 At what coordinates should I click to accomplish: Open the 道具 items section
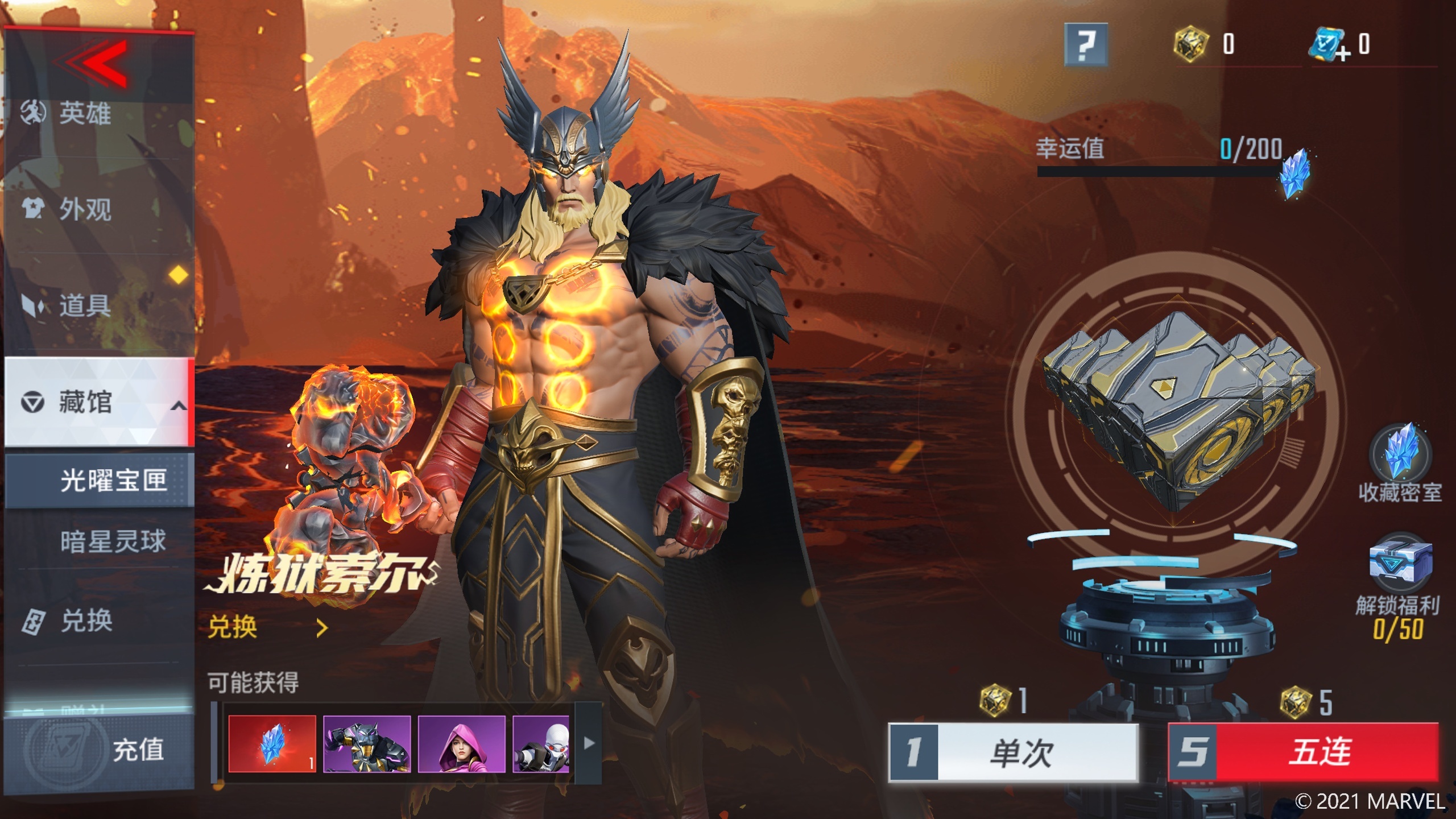pyautogui.click(x=85, y=305)
